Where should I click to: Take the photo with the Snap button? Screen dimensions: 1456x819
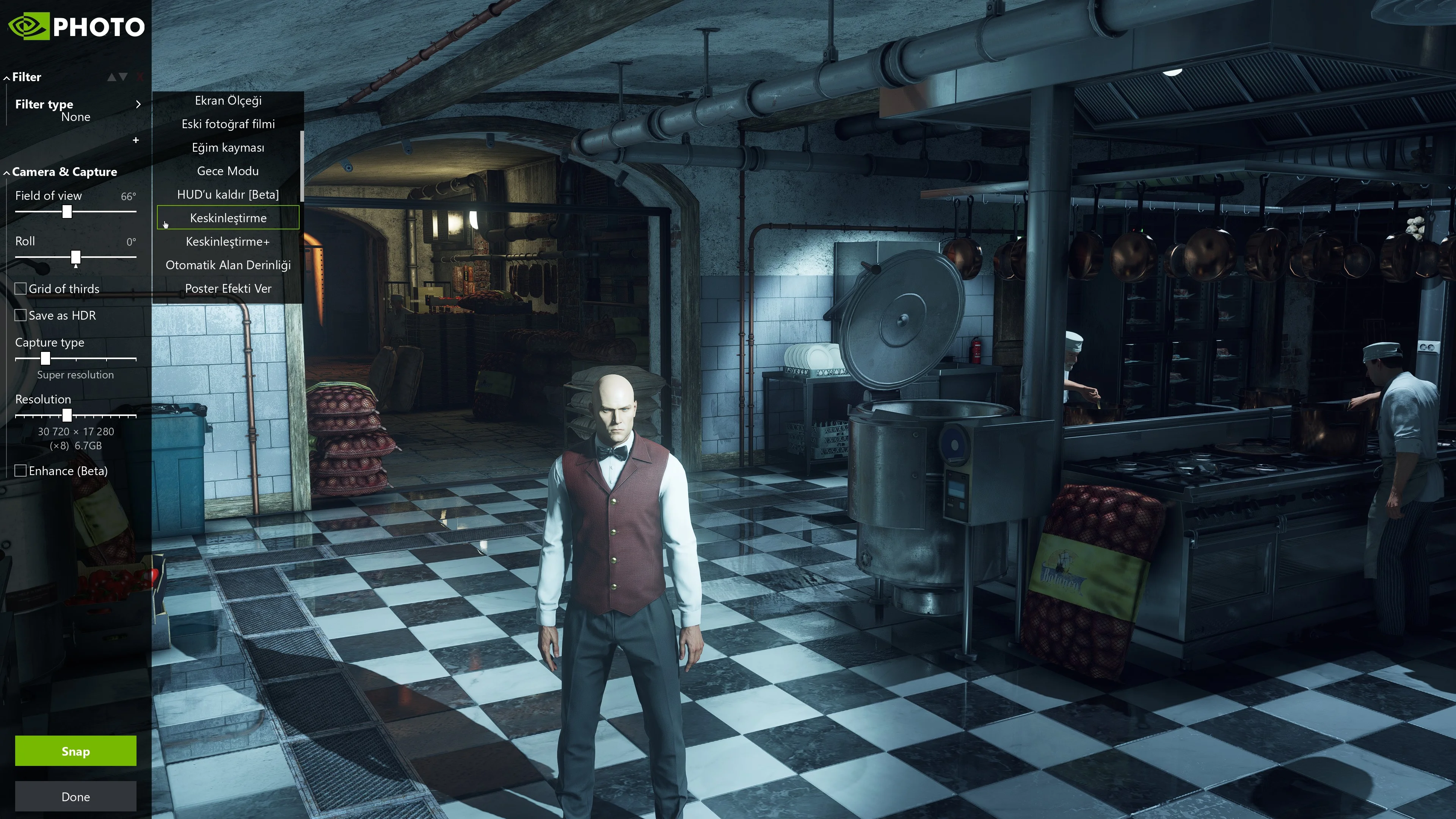75,751
